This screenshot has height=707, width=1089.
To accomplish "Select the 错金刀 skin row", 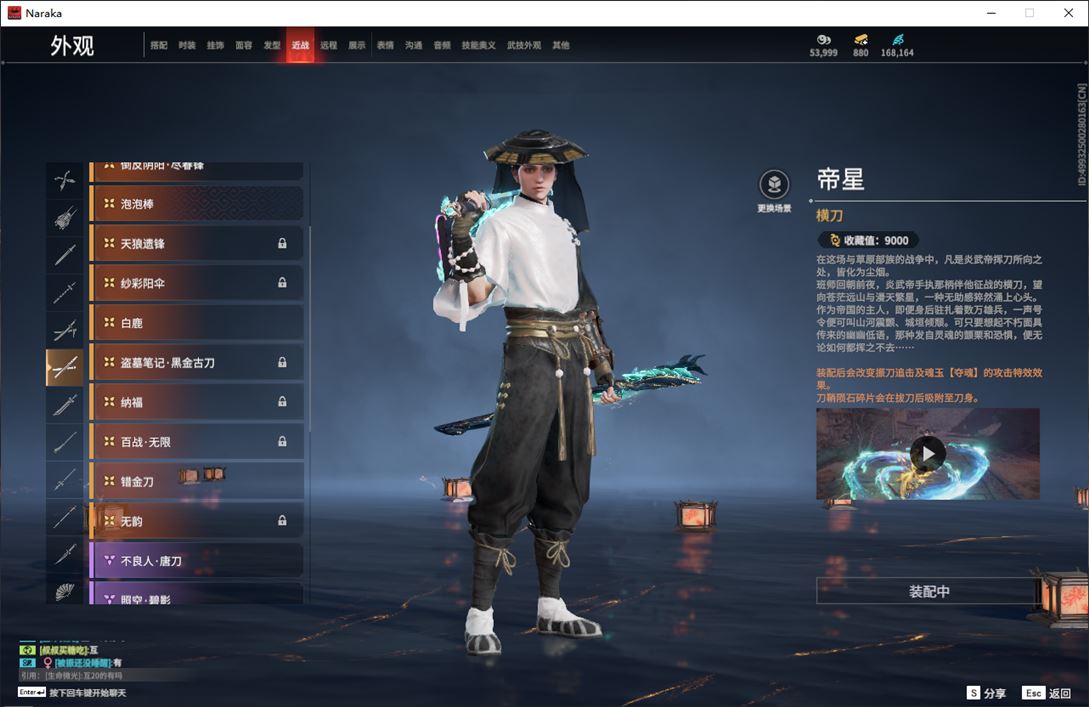I will coord(196,481).
